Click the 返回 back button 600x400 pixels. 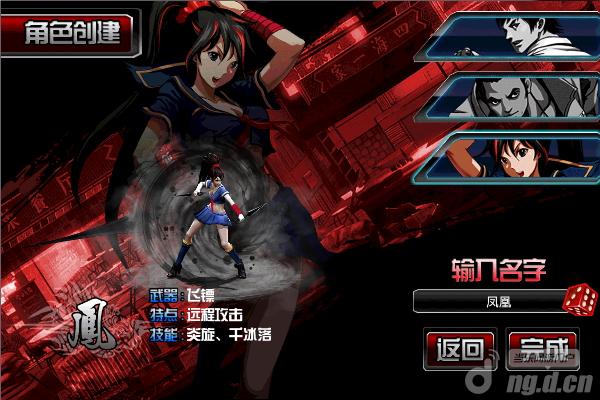(x=460, y=350)
